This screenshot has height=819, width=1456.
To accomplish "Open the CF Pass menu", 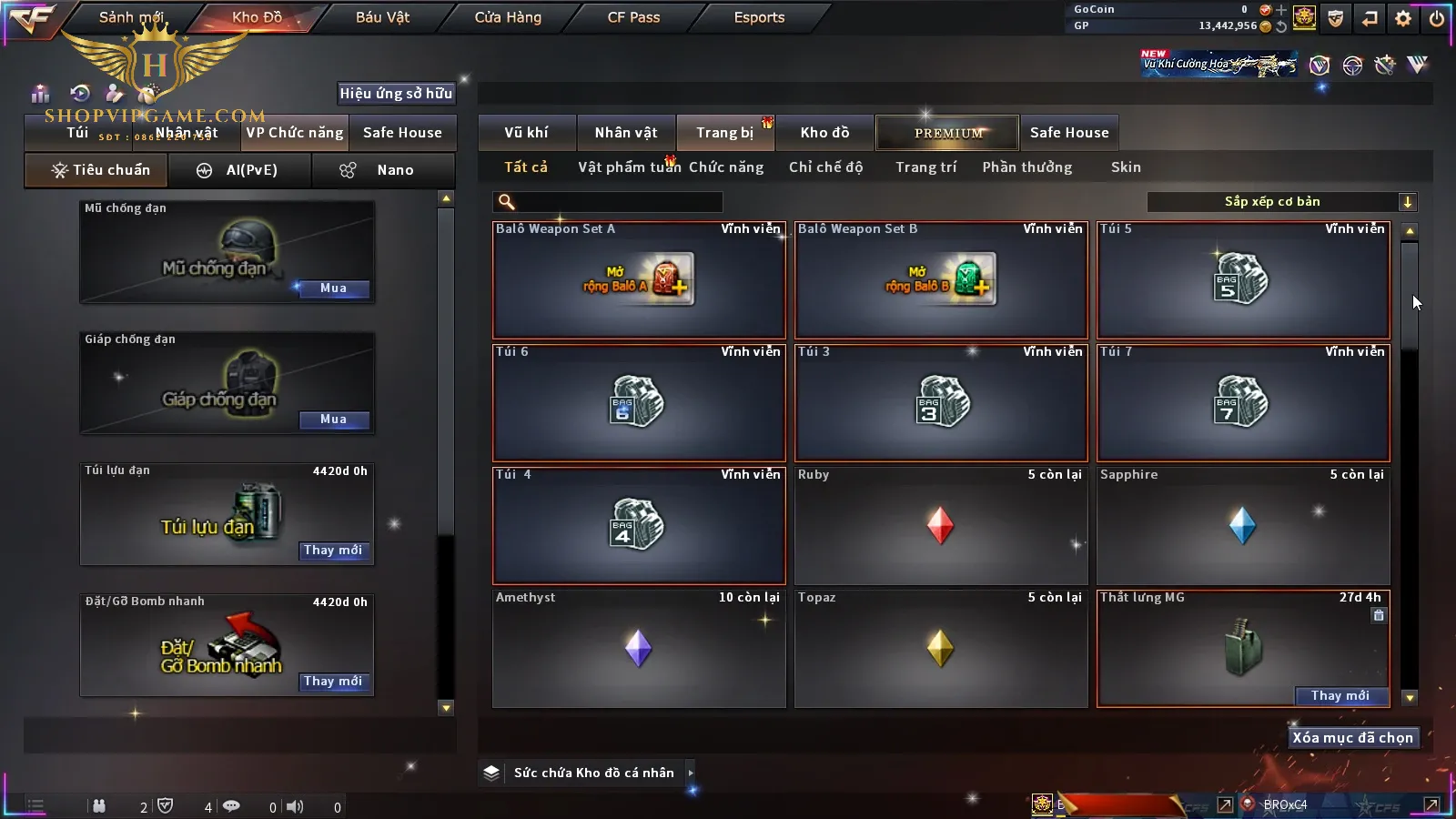I will click(x=633, y=17).
